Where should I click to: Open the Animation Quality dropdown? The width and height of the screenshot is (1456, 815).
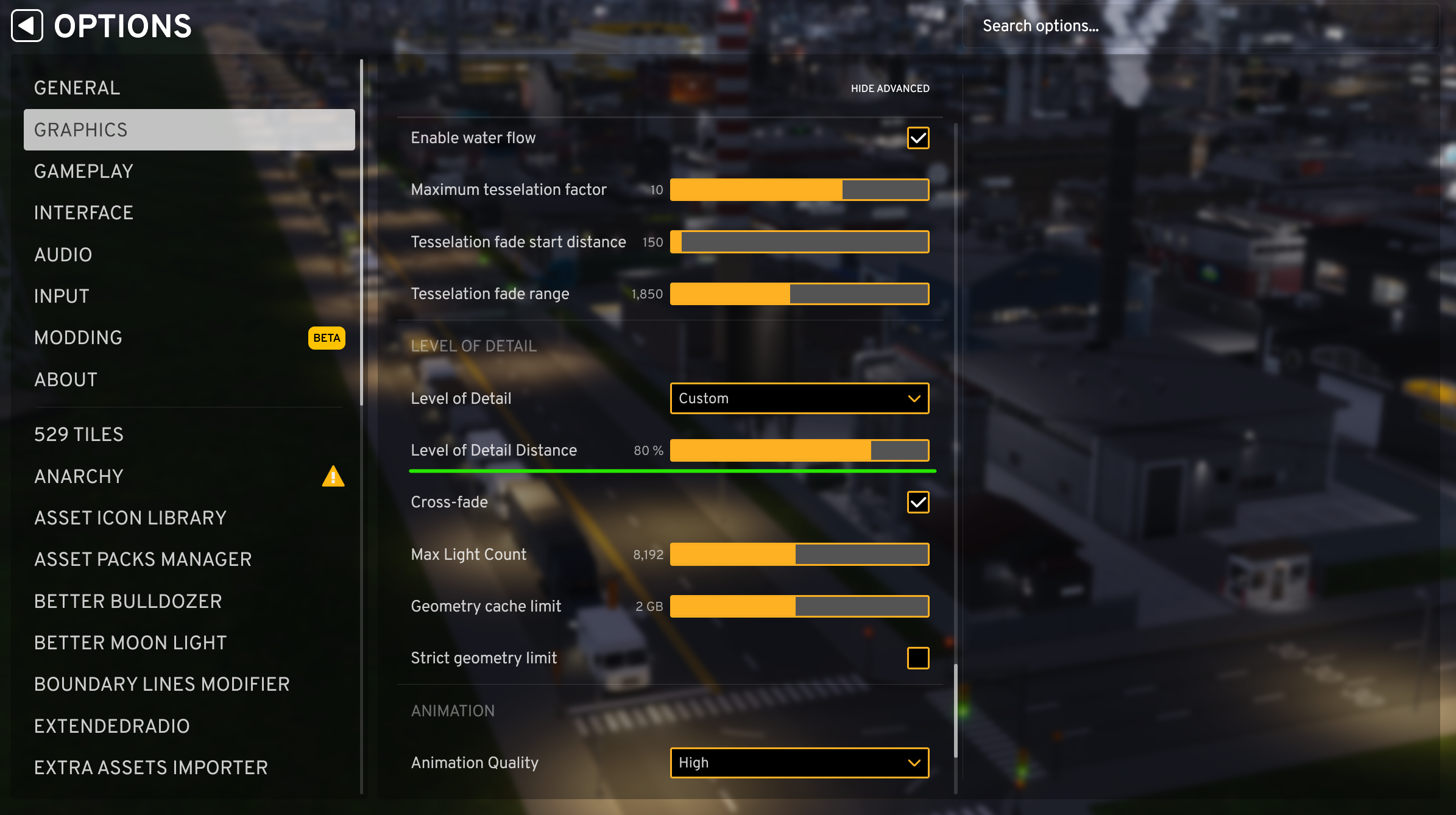pos(799,763)
